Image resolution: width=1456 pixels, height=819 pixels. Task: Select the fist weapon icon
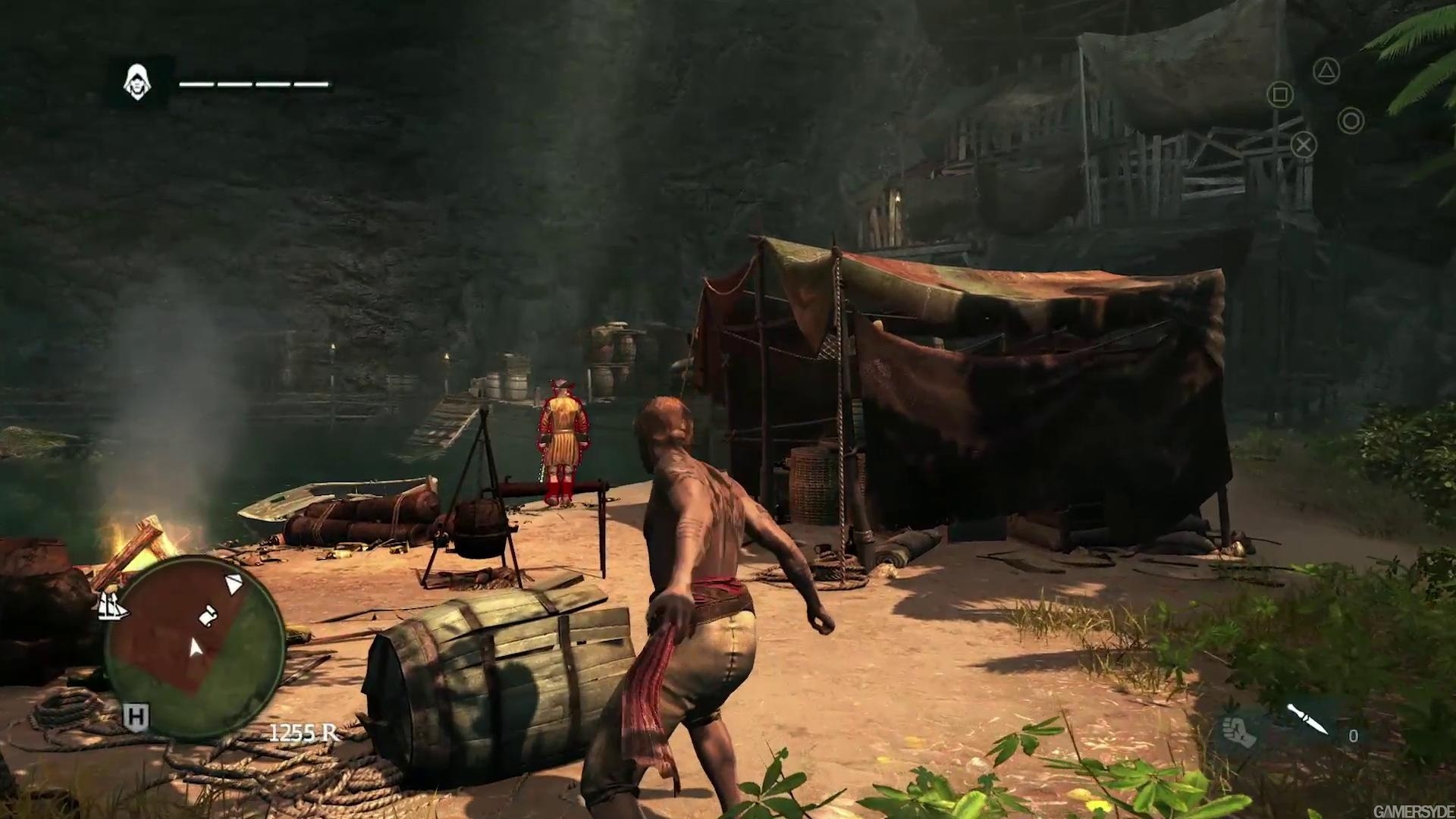1237,728
